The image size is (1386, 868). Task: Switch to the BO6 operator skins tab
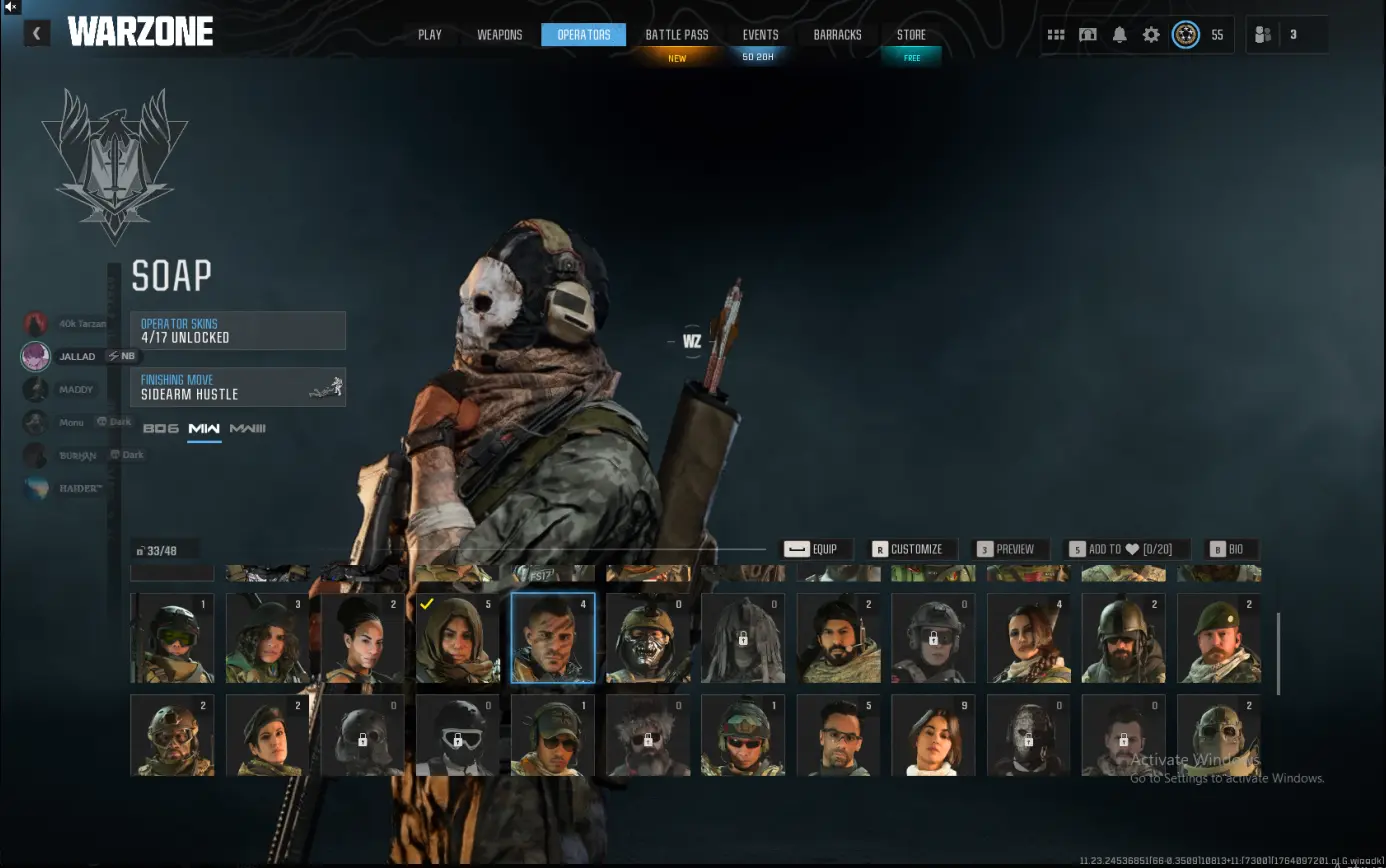point(159,428)
